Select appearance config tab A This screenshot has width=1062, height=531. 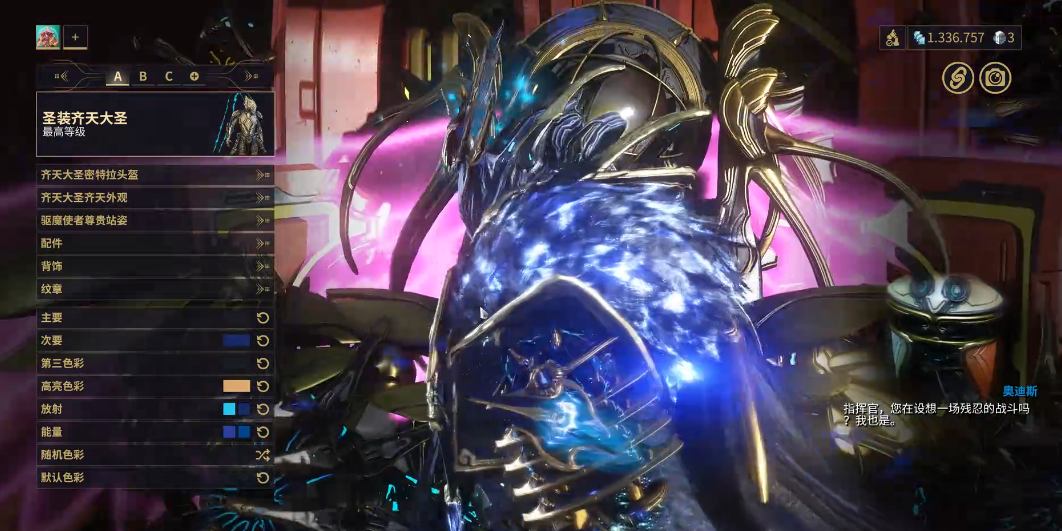point(117,76)
